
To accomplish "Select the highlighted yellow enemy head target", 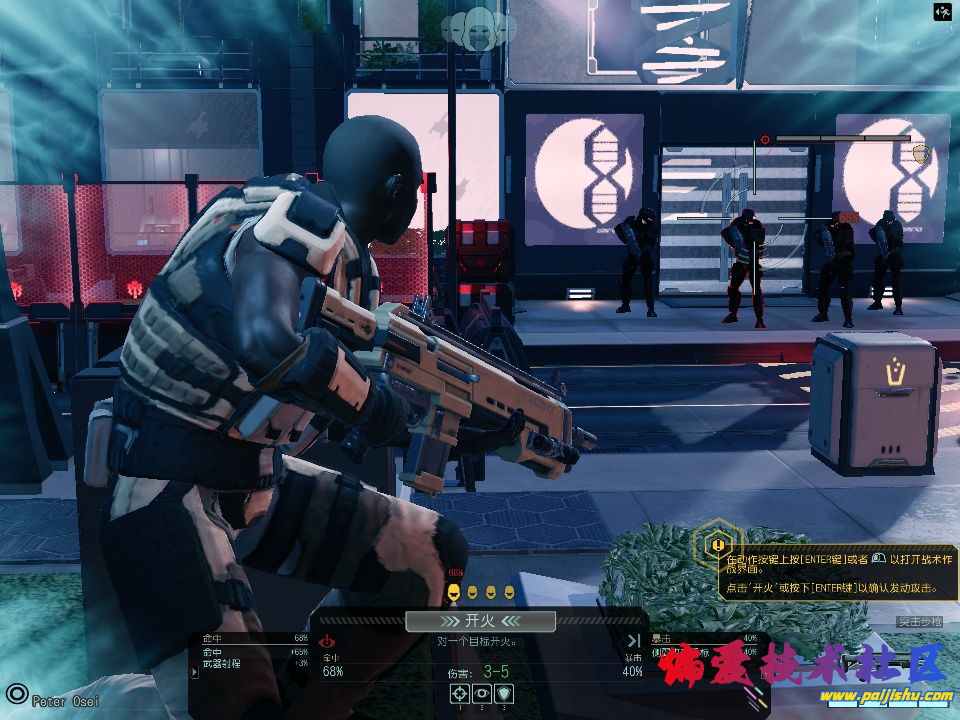I will coord(454,592).
